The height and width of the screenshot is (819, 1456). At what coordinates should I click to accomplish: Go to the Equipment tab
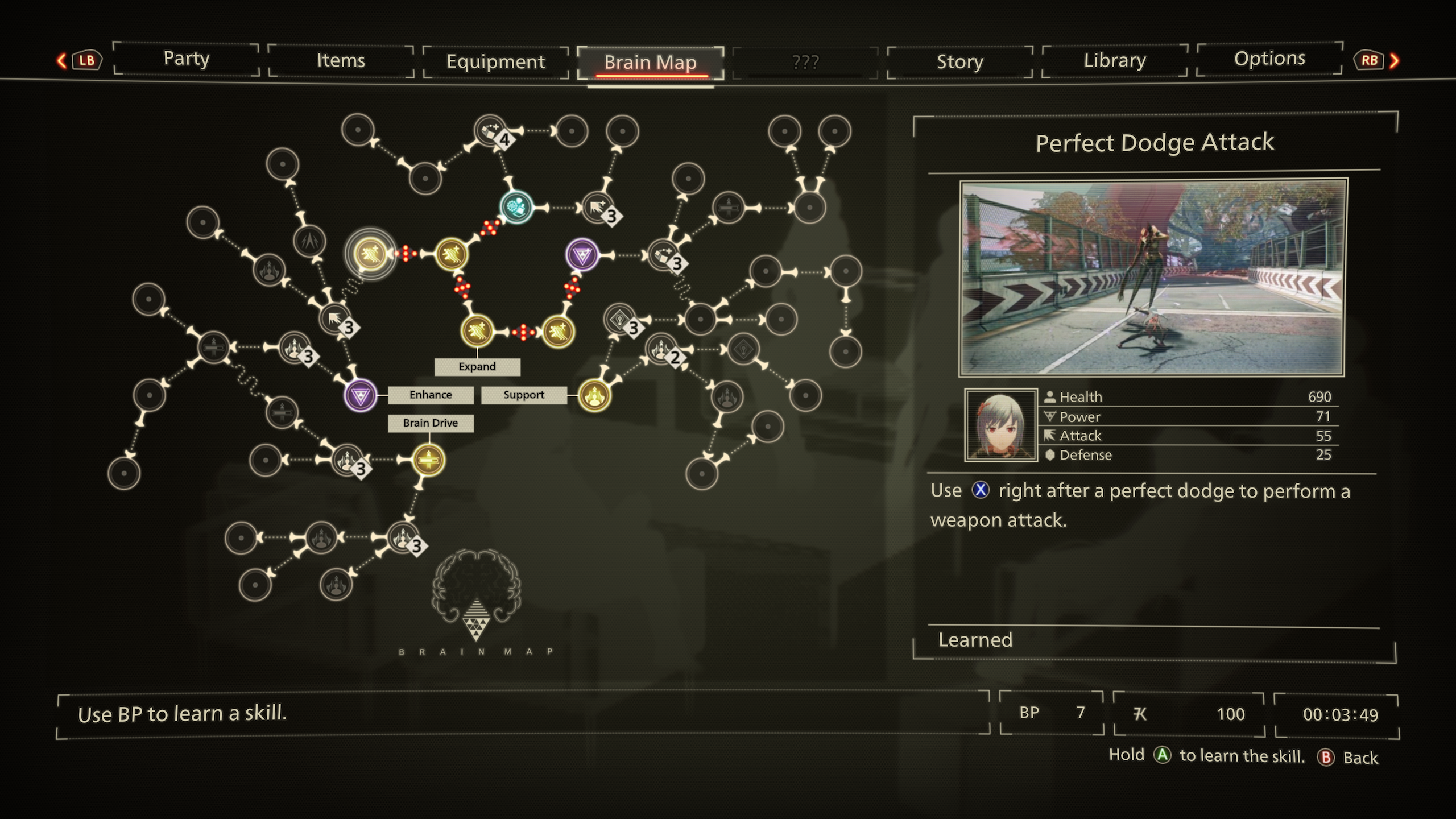pos(495,61)
